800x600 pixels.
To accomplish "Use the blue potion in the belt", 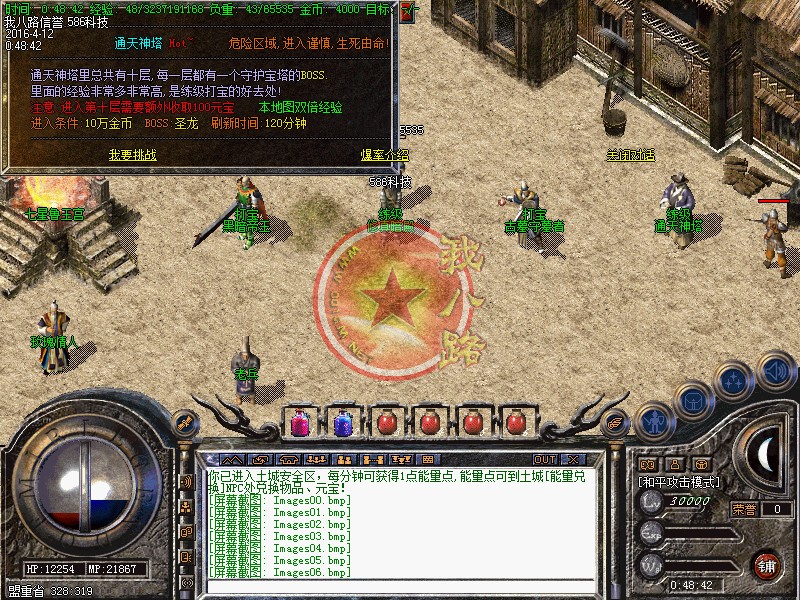I will click(343, 422).
